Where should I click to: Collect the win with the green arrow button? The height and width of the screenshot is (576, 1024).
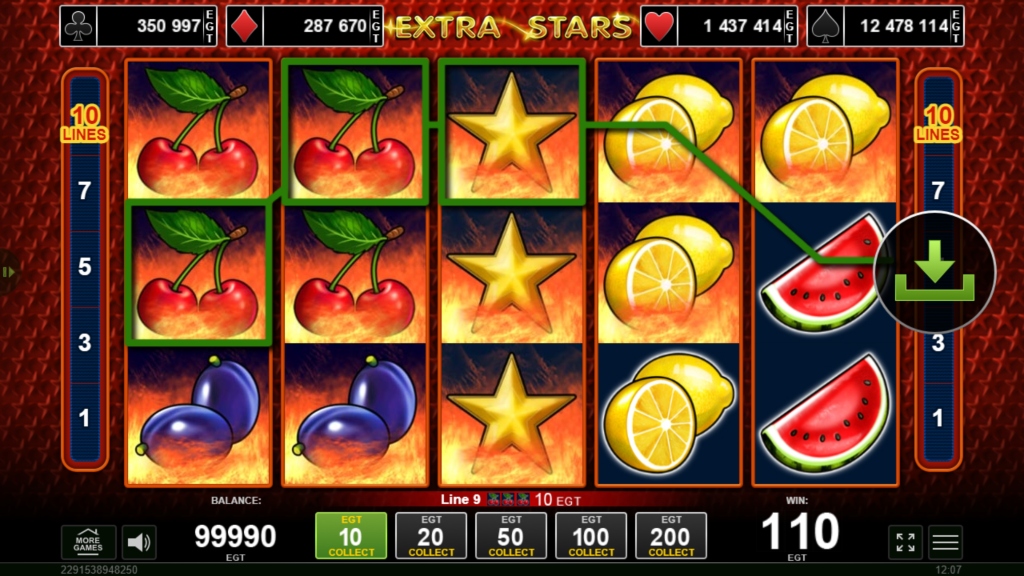934,272
